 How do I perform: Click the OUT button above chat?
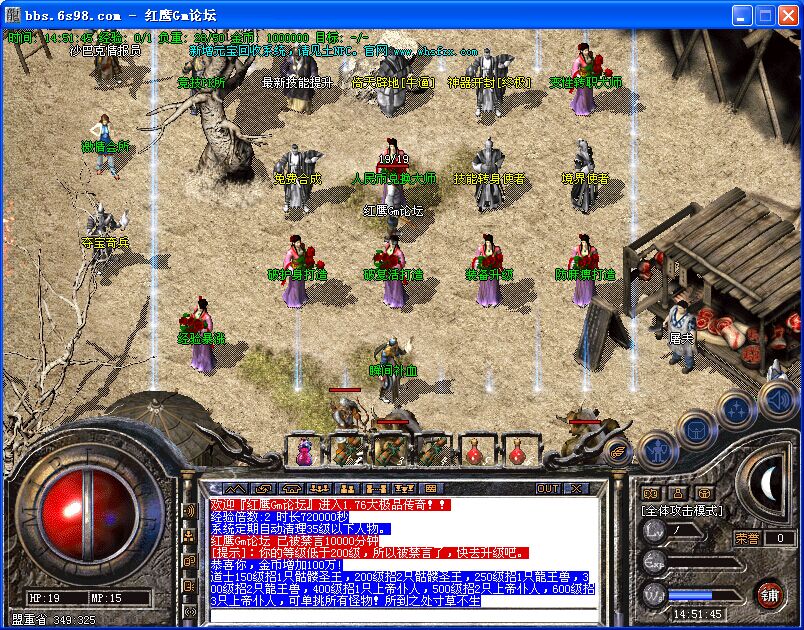click(548, 489)
